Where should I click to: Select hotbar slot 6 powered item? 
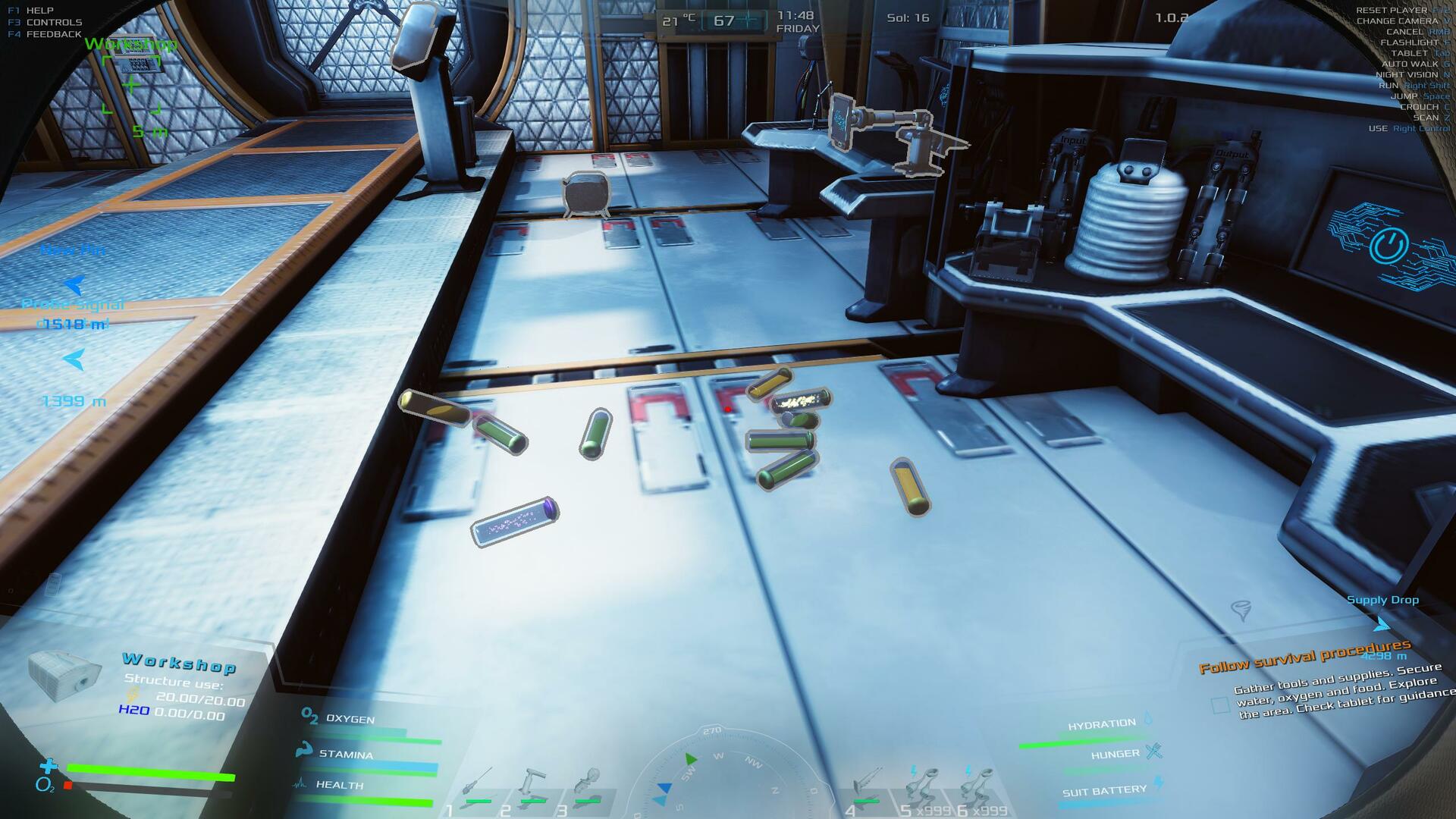coord(978,786)
